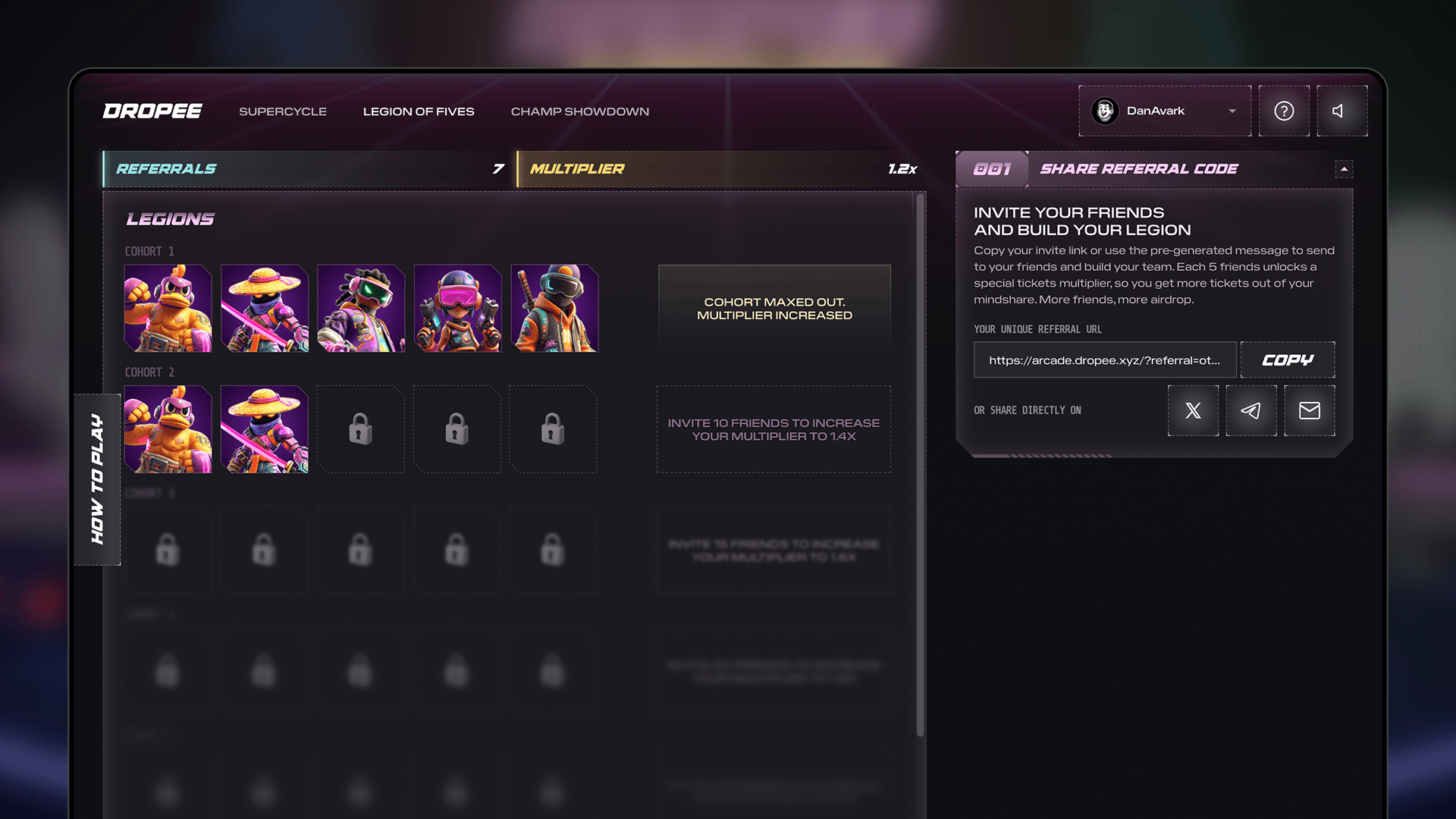Open the help question mark icon
This screenshot has width=1456, height=819.
coord(1284,111)
